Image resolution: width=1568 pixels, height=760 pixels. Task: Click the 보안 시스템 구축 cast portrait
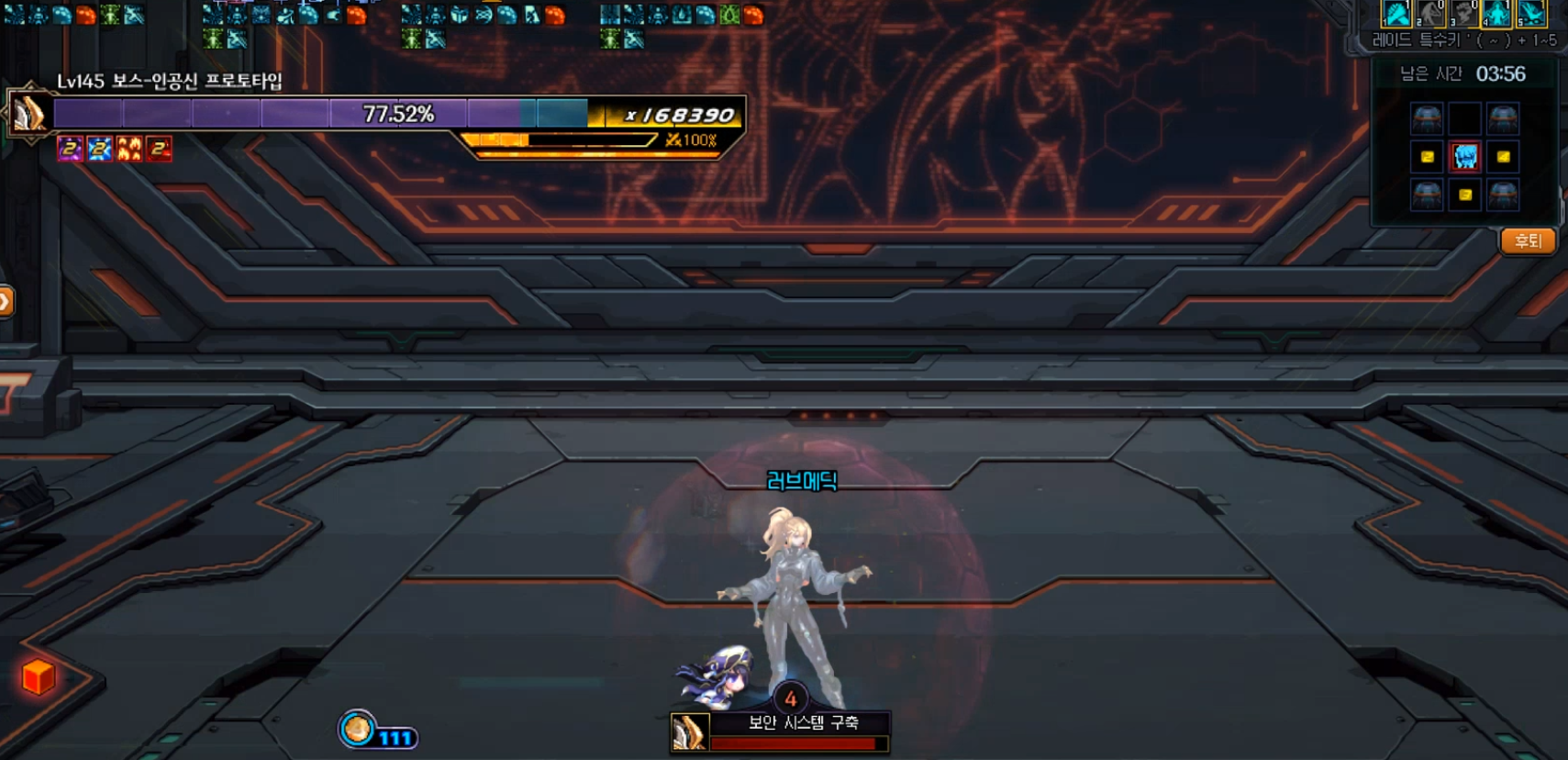tap(690, 733)
